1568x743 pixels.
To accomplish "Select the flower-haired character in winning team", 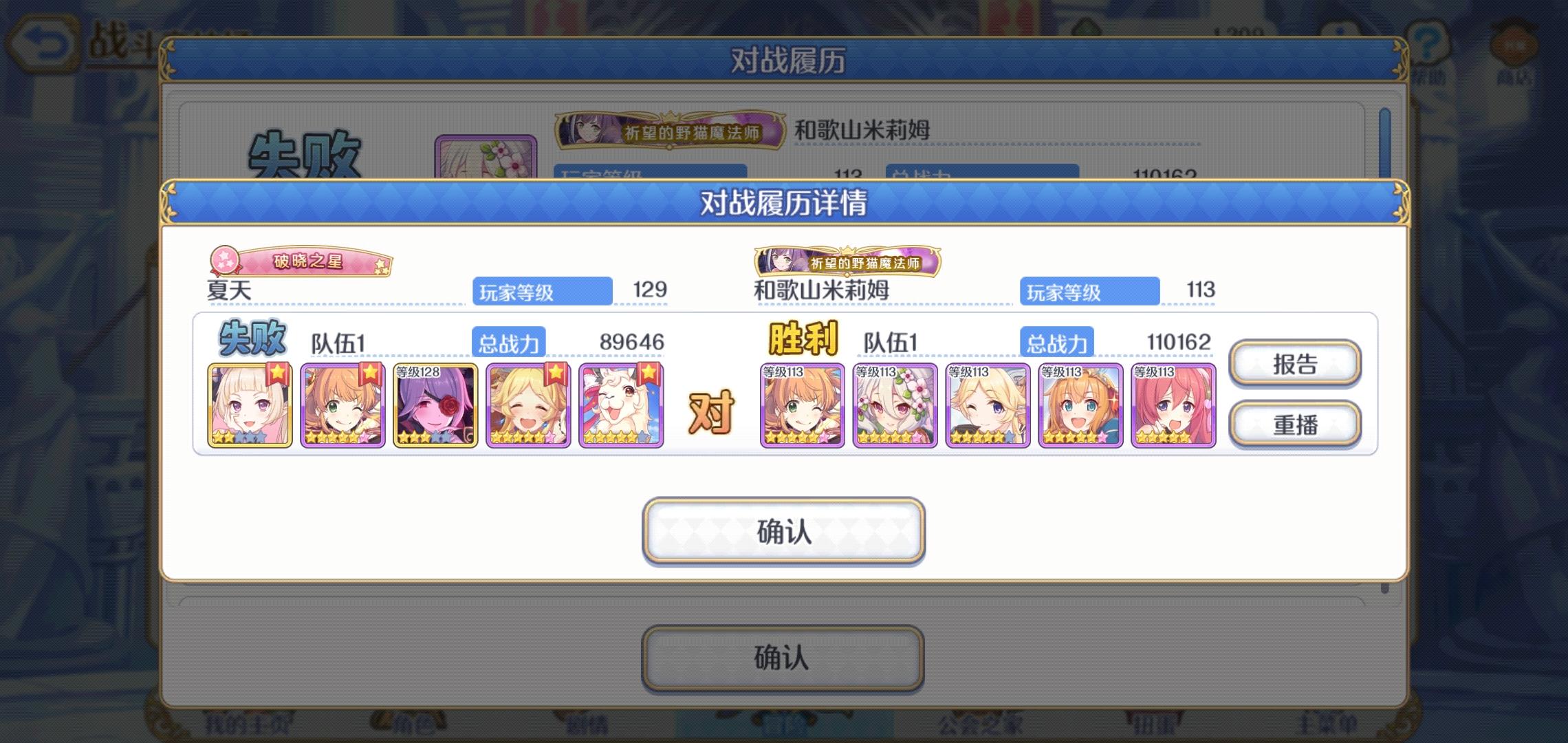I will coord(895,405).
